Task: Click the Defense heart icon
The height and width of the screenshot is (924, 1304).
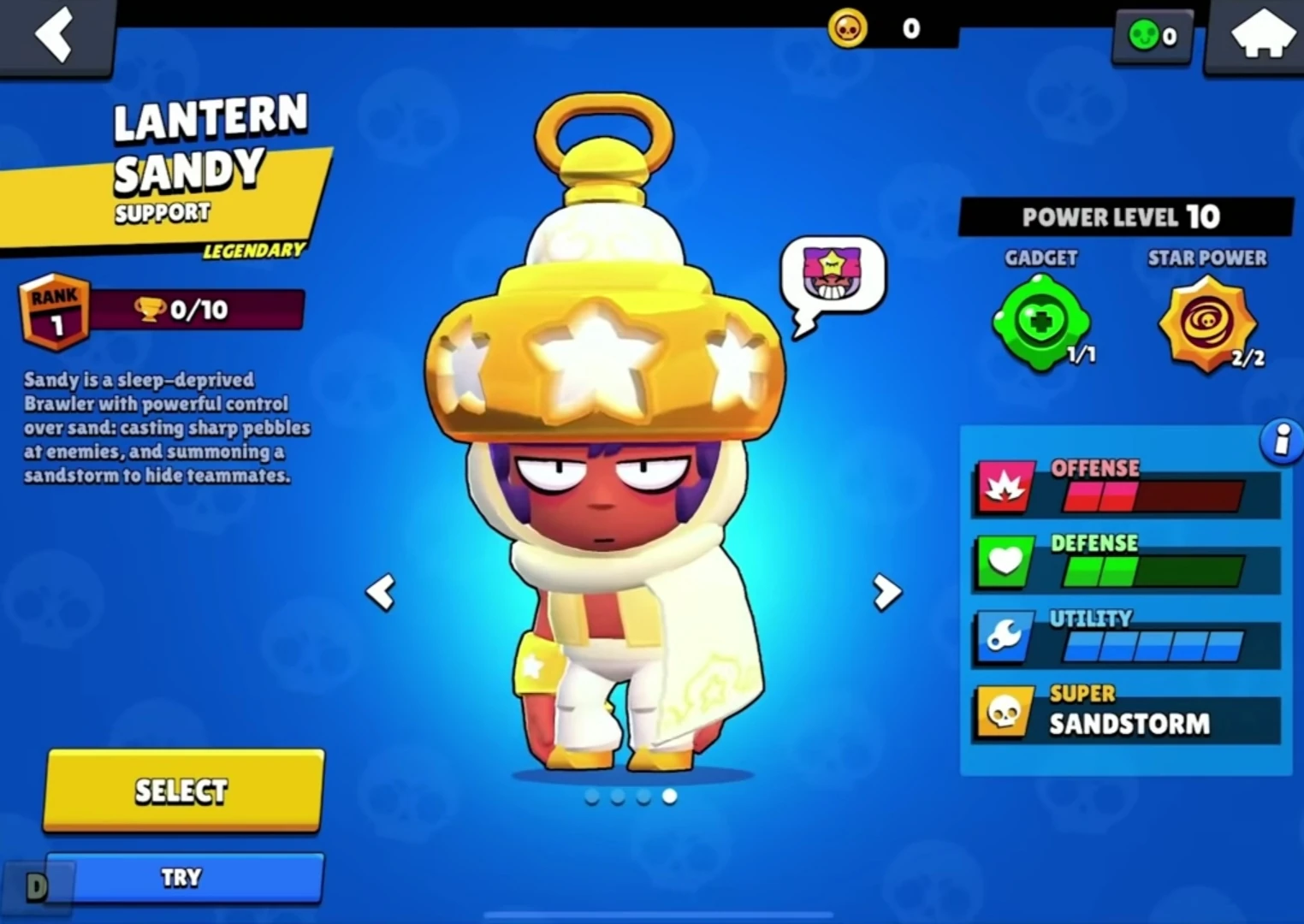Action: coord(1005,561)
